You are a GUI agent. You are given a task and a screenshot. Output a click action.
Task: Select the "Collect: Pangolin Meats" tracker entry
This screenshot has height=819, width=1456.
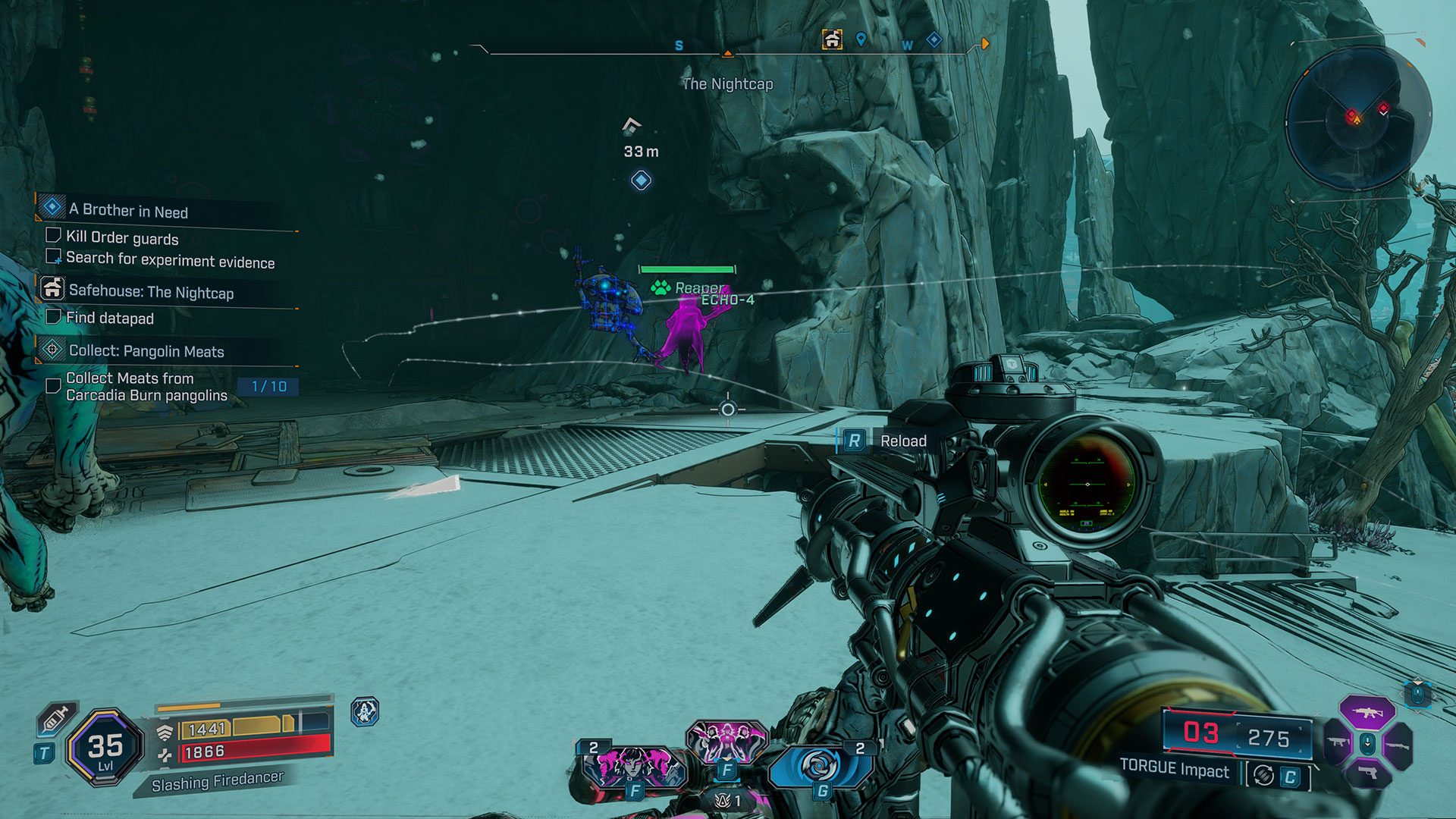pyautogui.click(x=146, y=351)
